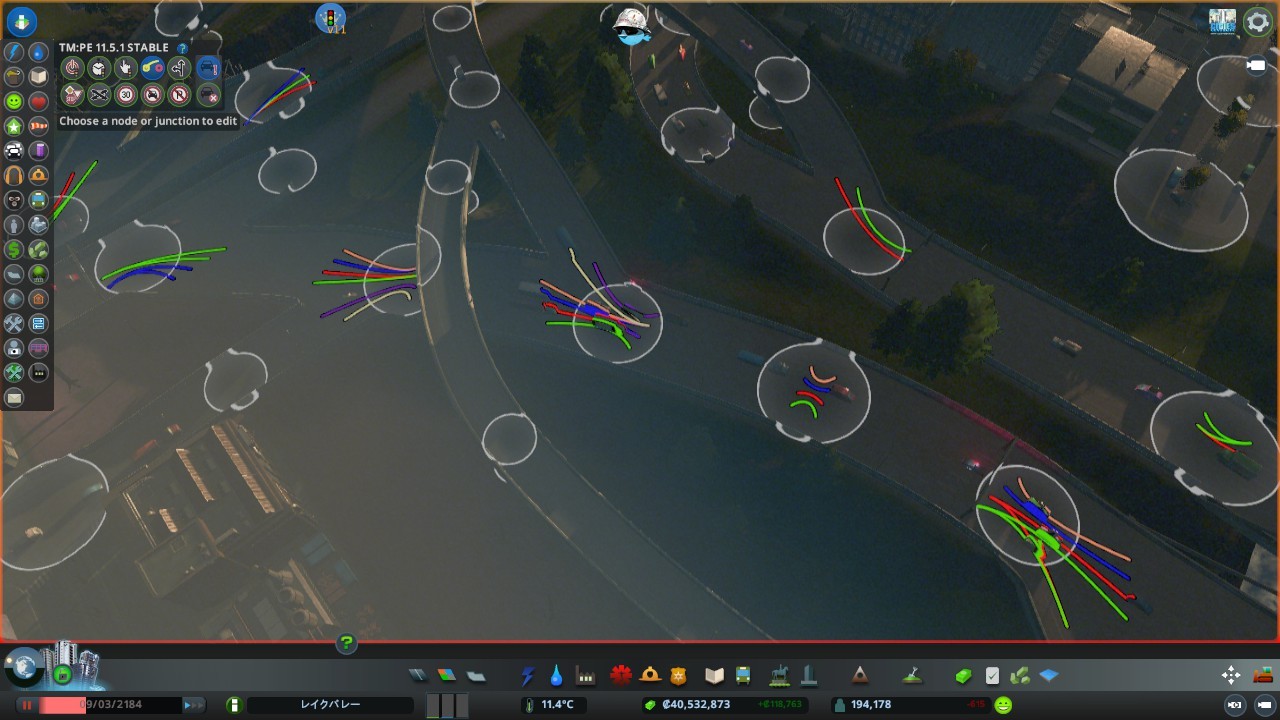This screenshot has height=720, width=1280.
Task: Open the electricity info view
Action: 13,52
